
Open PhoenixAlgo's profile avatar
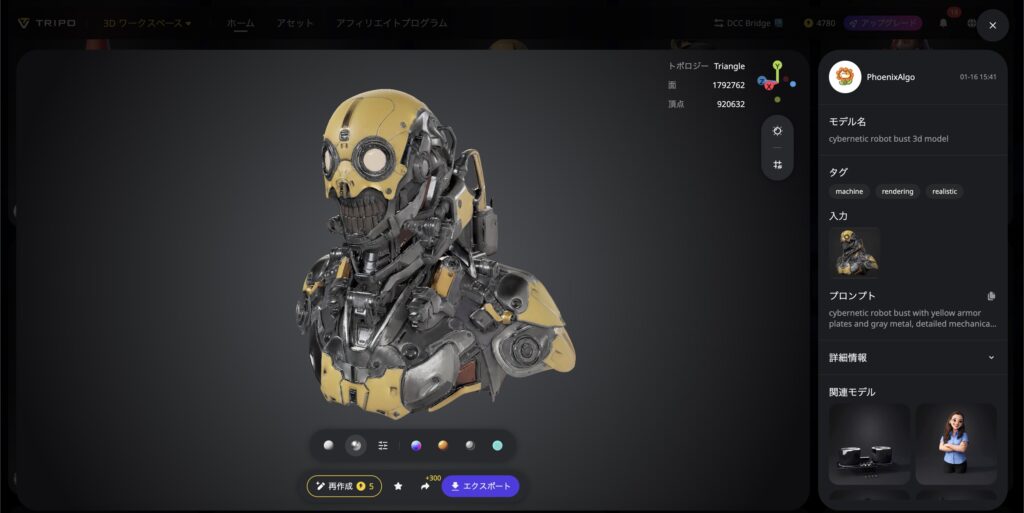[845, 77]
